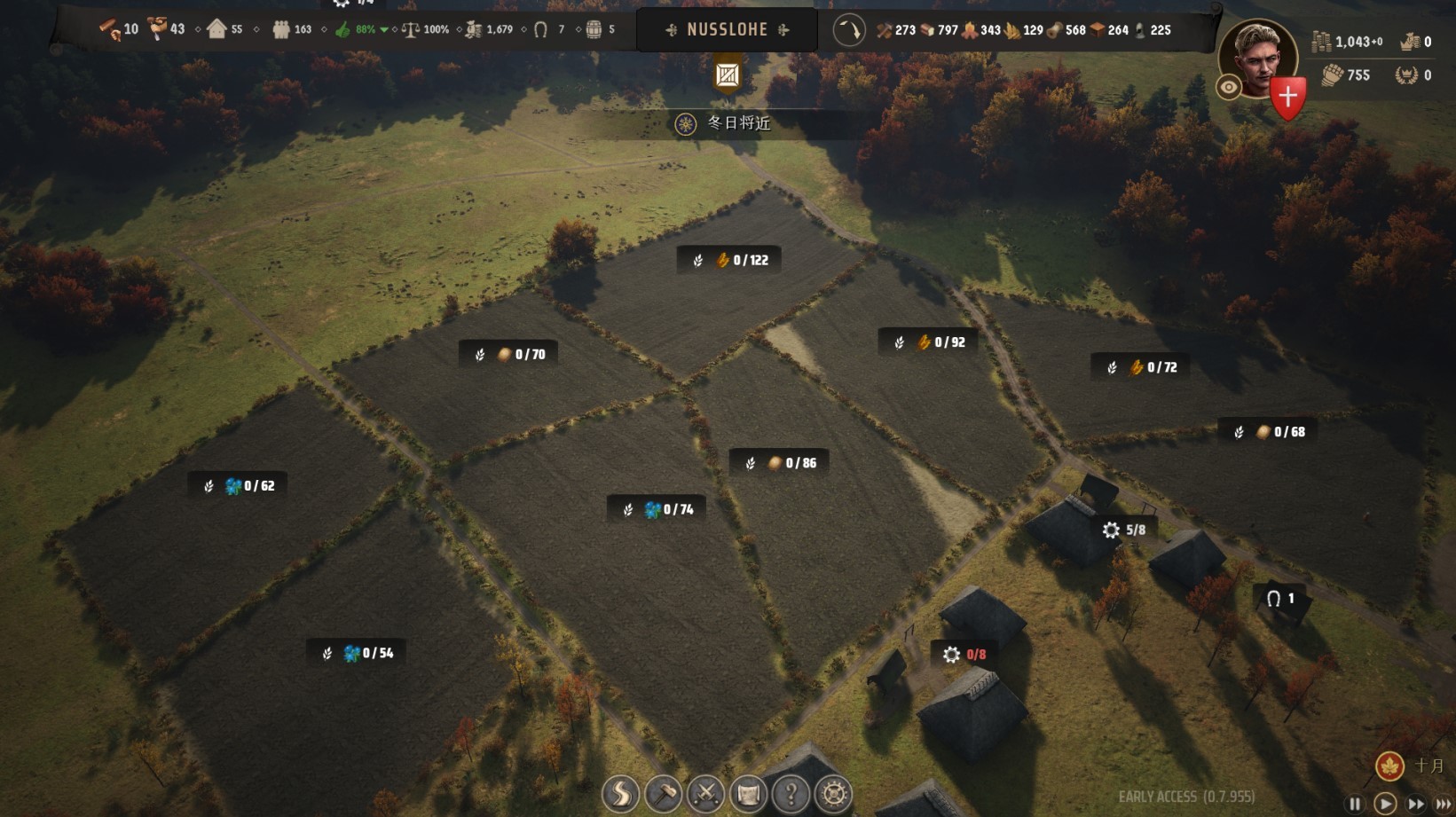Open the NUSSLOHE settlement banner
1456x817 pixels.
728,30
